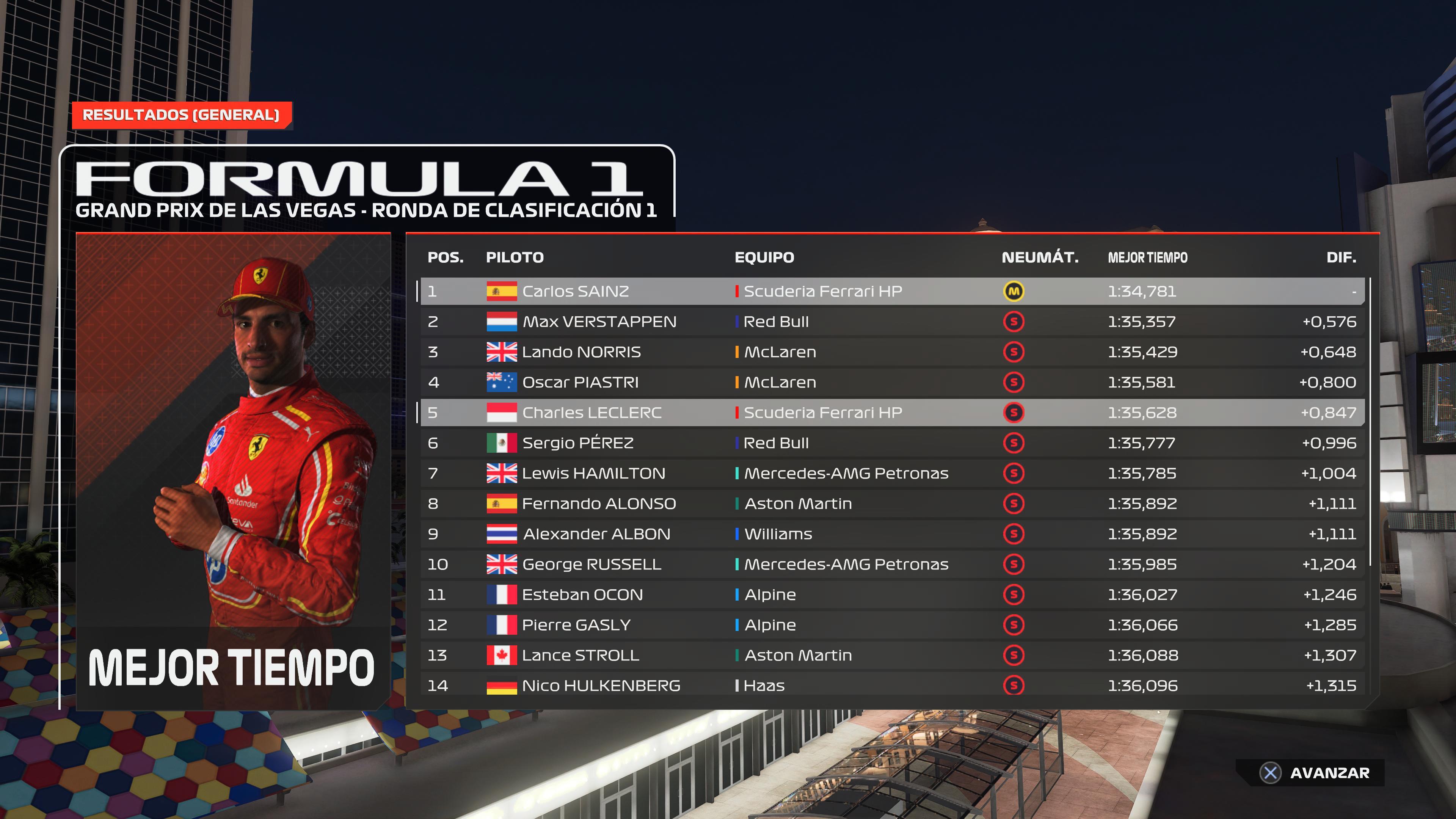
Task: Choose Fernando ALONSO's row
Action: (x=892, y=504)
